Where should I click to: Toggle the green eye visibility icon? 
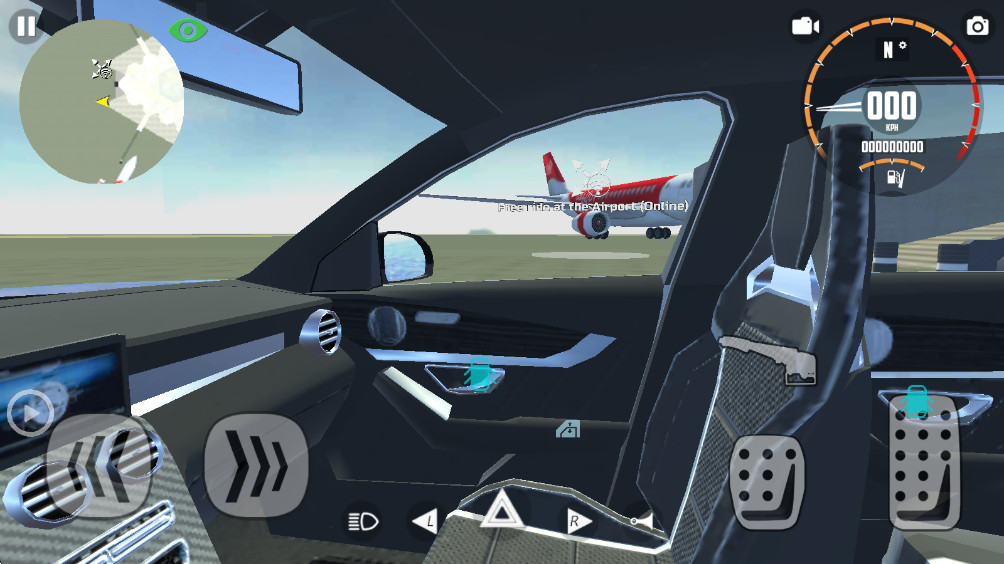[186, 30]
